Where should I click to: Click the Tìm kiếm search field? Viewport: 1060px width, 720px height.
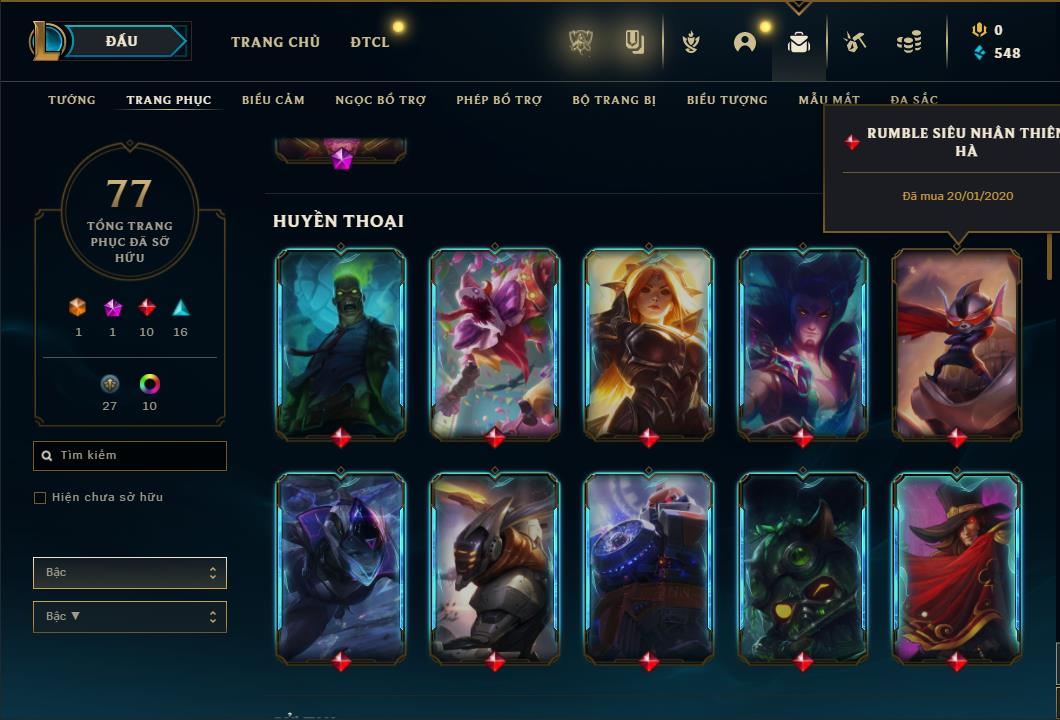coord(130,456)
